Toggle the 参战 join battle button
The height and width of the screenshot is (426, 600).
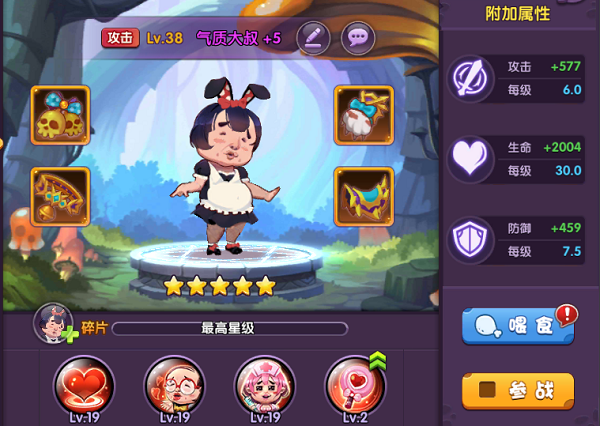coord(518,390)
